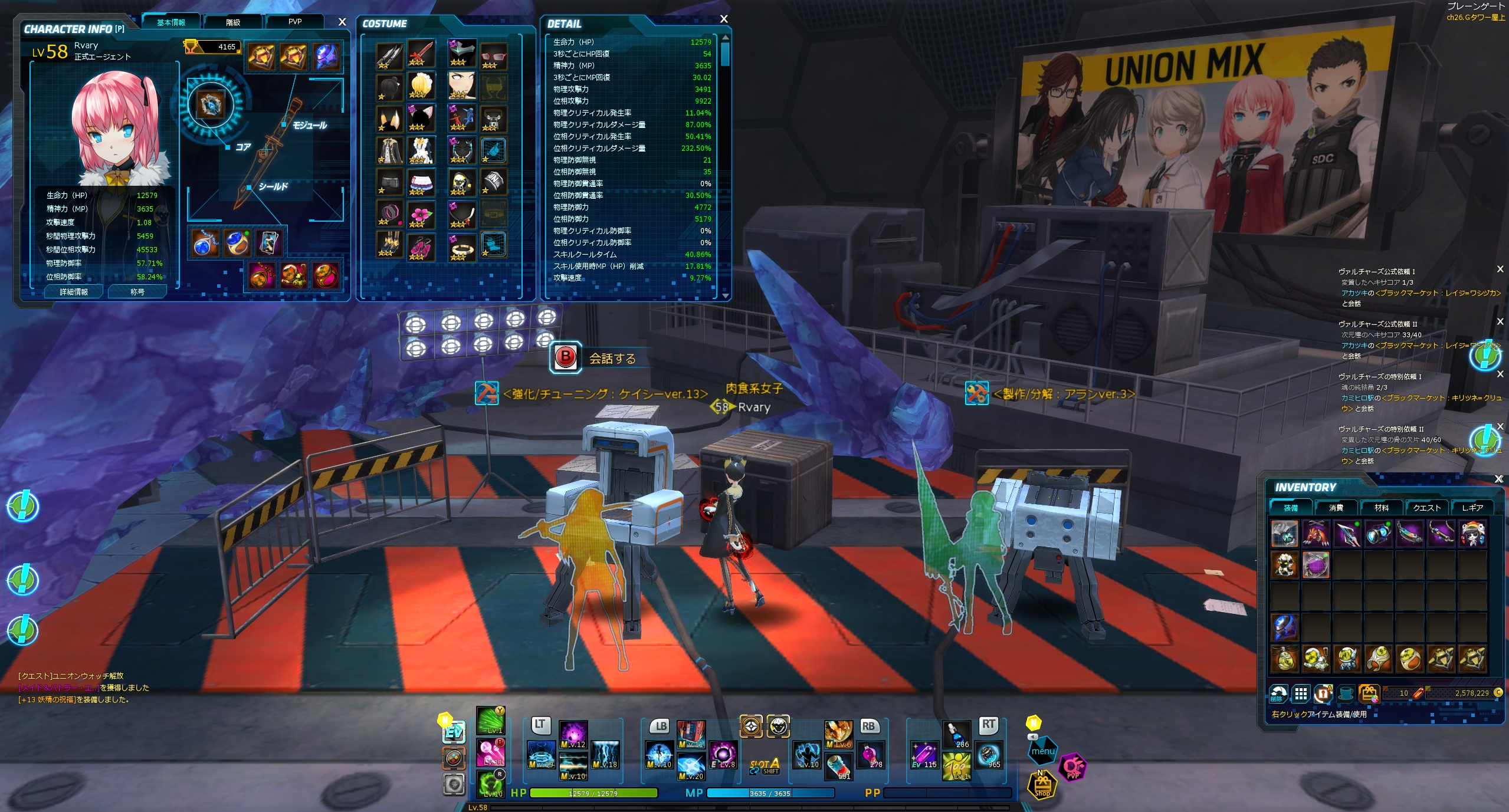Image resolution: width=1509 pixels, height=812 pixels.
Task: Select the L.ギア inventory tab
Action: tap(1472, 508)
